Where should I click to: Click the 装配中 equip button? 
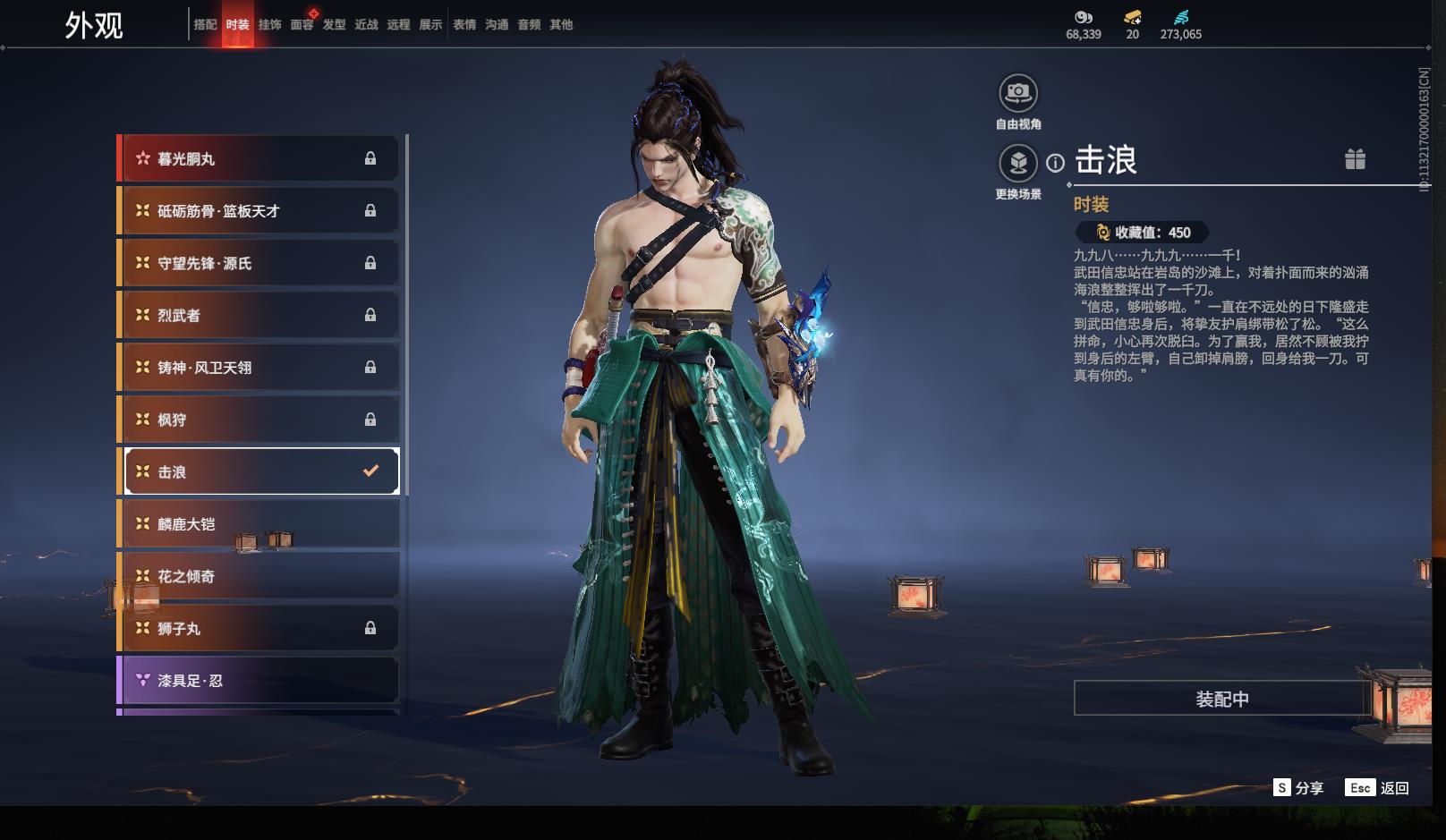tap(1221, 699)
